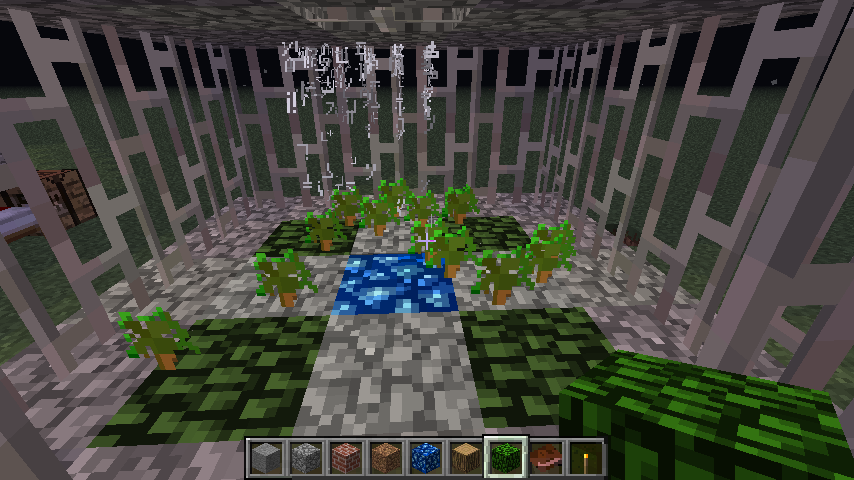The width and height of the screenshot is (854, 480).
Task: Choose the torch in the hotbar
Action: tap(586, 457)
